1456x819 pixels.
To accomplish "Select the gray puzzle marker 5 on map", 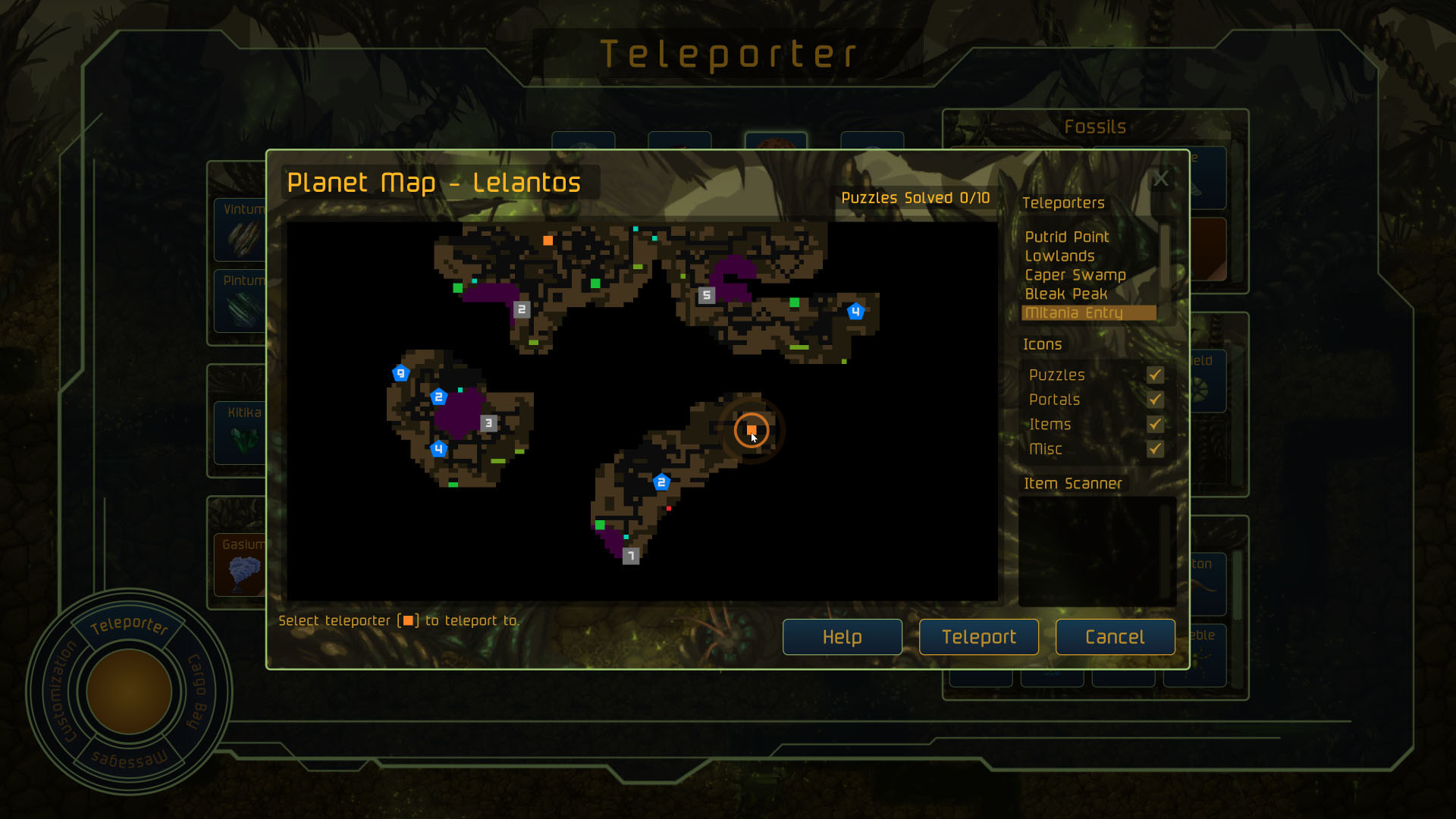I will 706,296.
